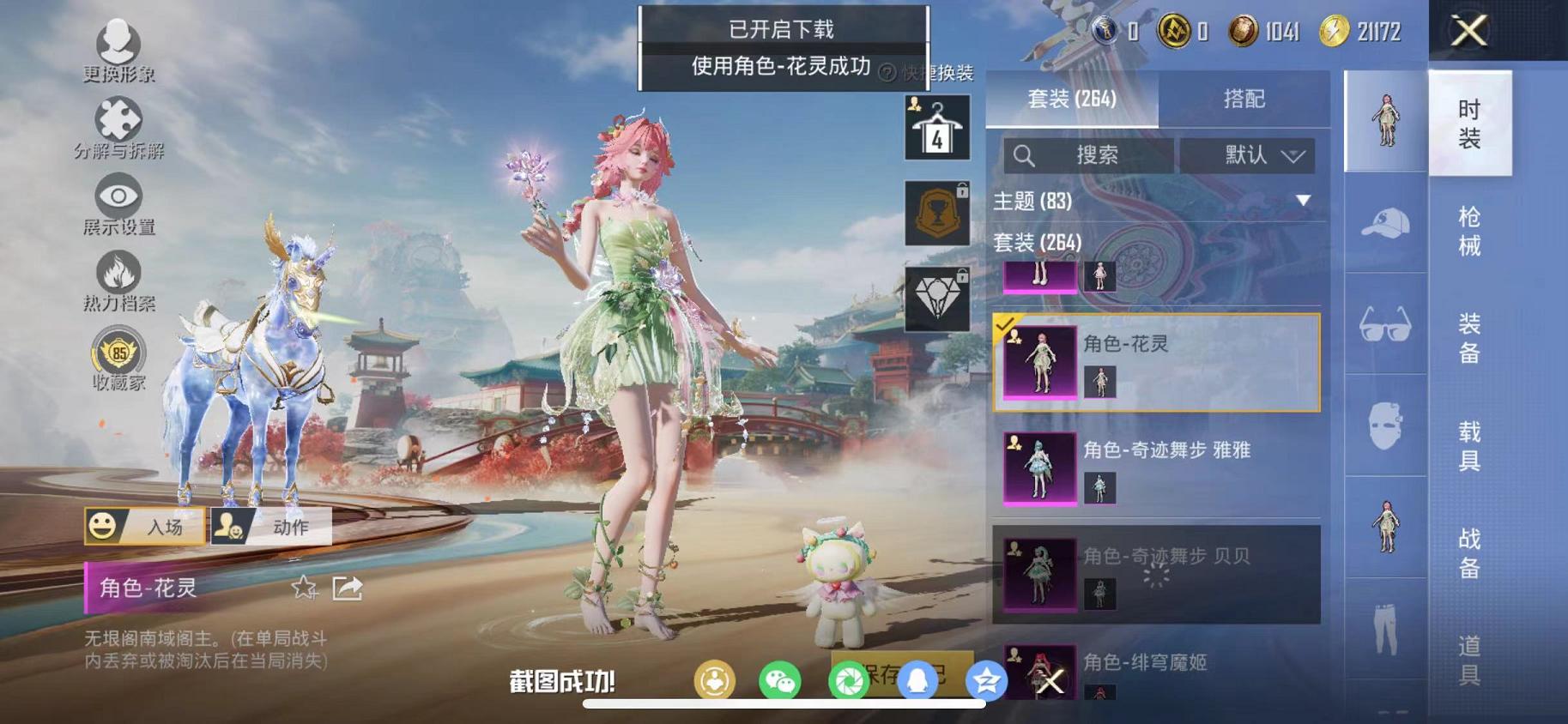Collapse the 主题 (83) section
The width and height of the screenshot is (1568, 724).
[x=1304, y=200]
